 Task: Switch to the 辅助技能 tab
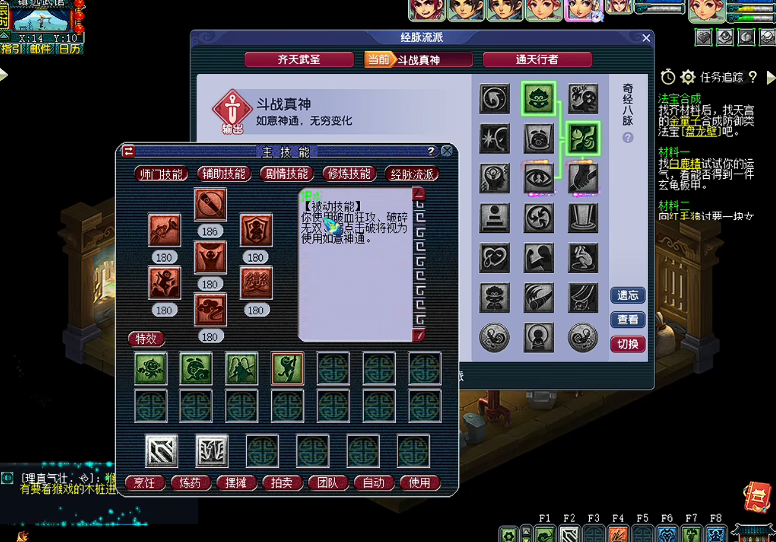[224, 174]
